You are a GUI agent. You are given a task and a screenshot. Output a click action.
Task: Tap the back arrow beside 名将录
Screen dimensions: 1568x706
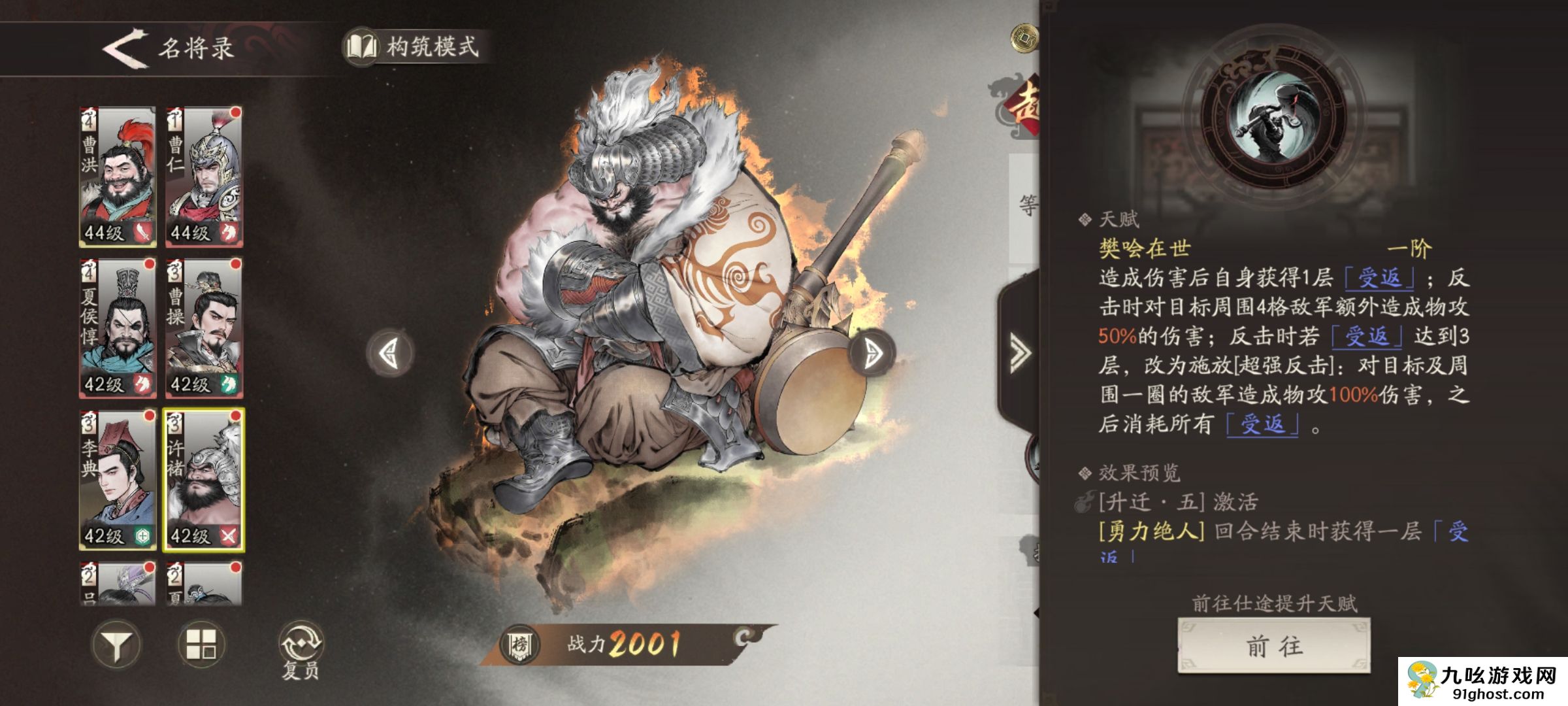pyautogui.click(x=124, y=48)
